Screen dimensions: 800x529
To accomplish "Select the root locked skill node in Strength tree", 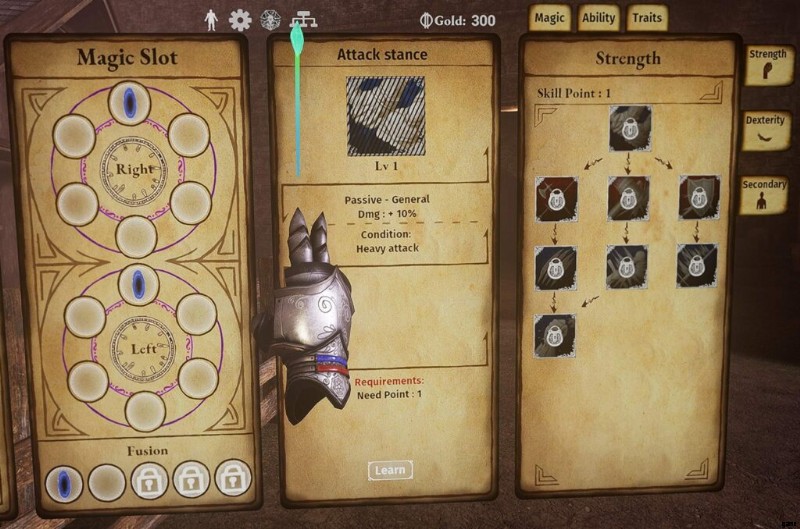I will (628, 130).
